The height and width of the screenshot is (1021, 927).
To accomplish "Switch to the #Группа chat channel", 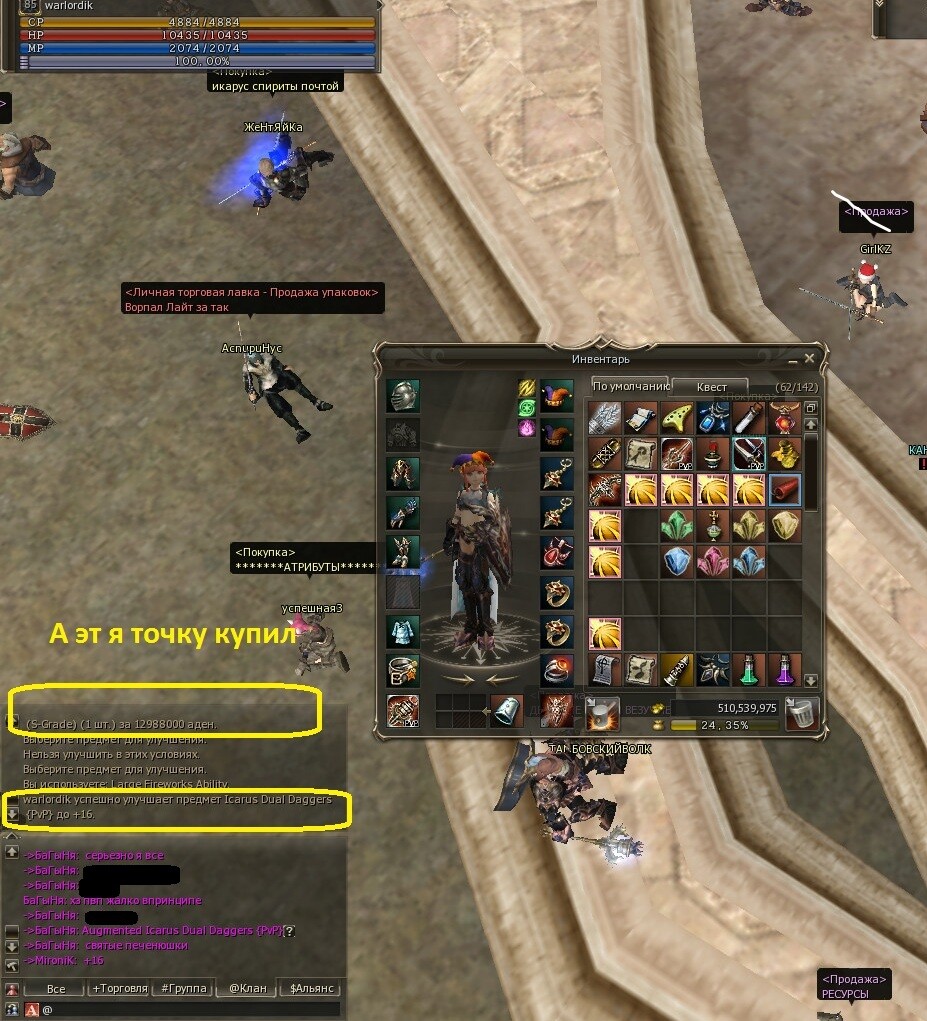I will 184,988.
